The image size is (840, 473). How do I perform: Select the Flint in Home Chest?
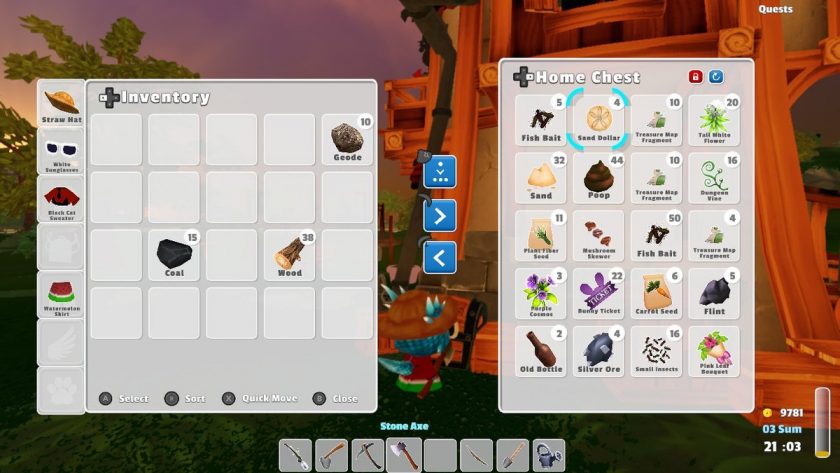click(714, 293)
